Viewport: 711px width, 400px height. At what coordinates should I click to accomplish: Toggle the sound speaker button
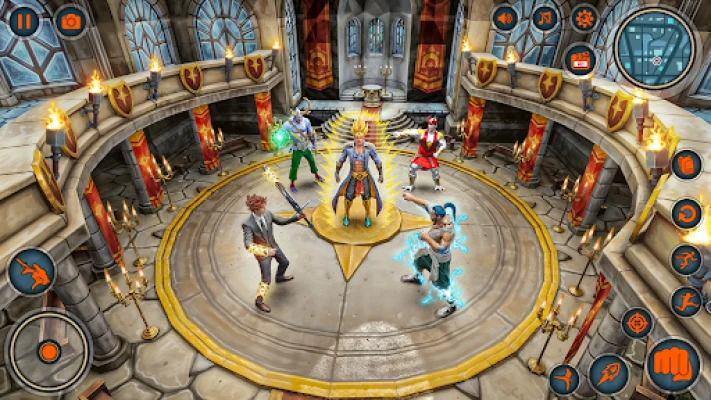[505, 18]
